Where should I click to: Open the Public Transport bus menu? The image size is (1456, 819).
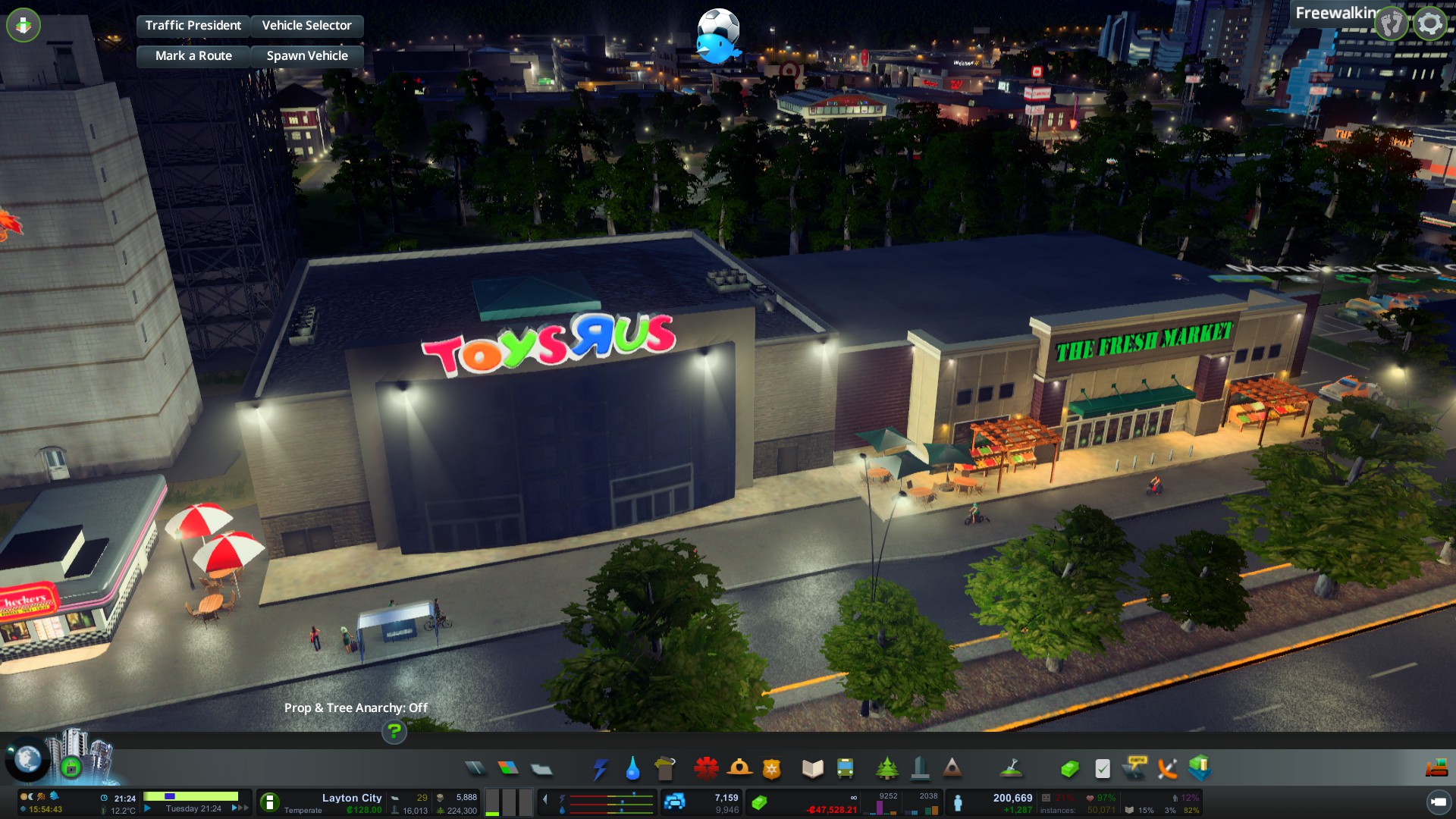tap(845, 769)
